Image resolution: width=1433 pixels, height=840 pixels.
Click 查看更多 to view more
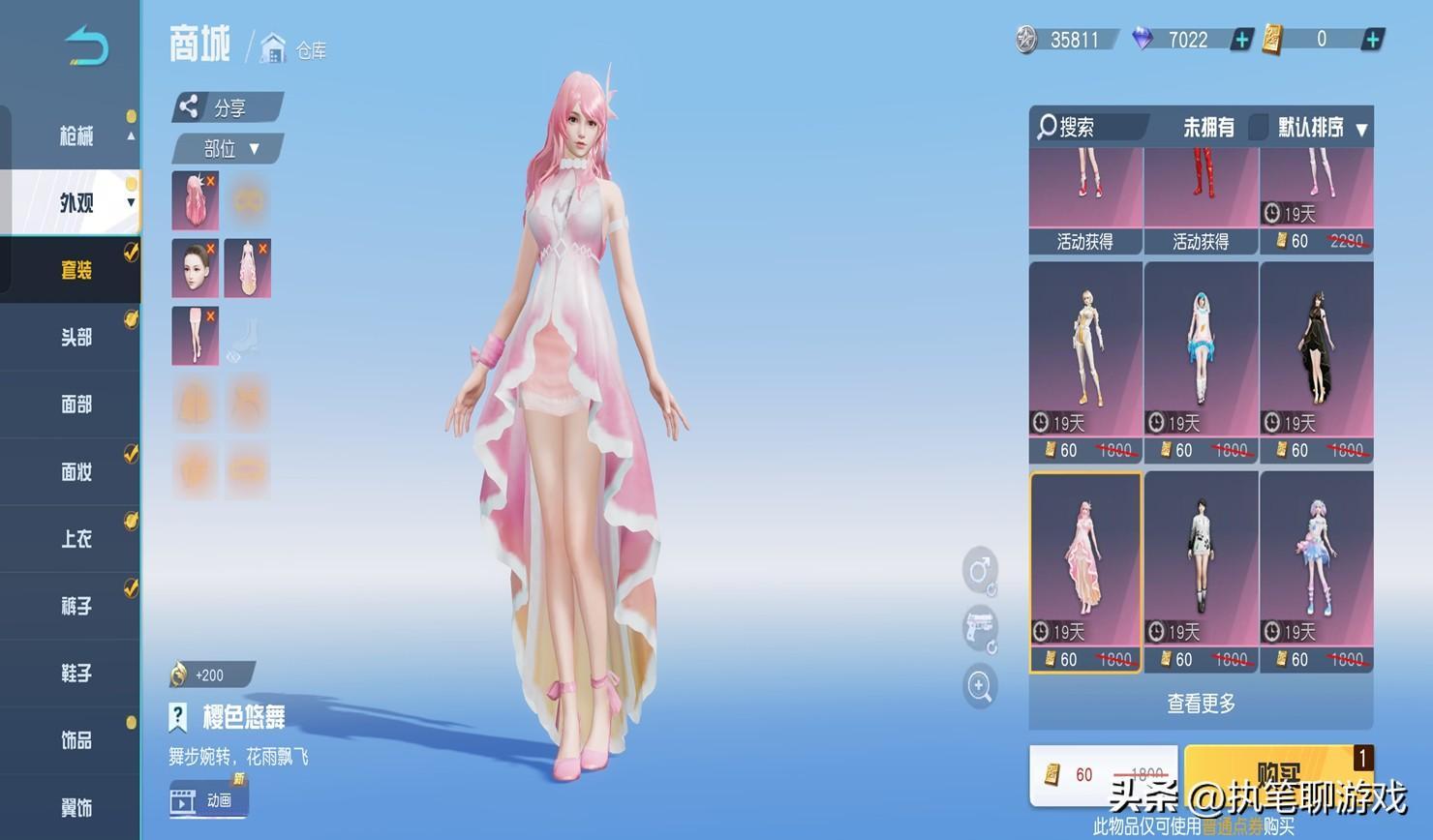(x=1201, y=704)
